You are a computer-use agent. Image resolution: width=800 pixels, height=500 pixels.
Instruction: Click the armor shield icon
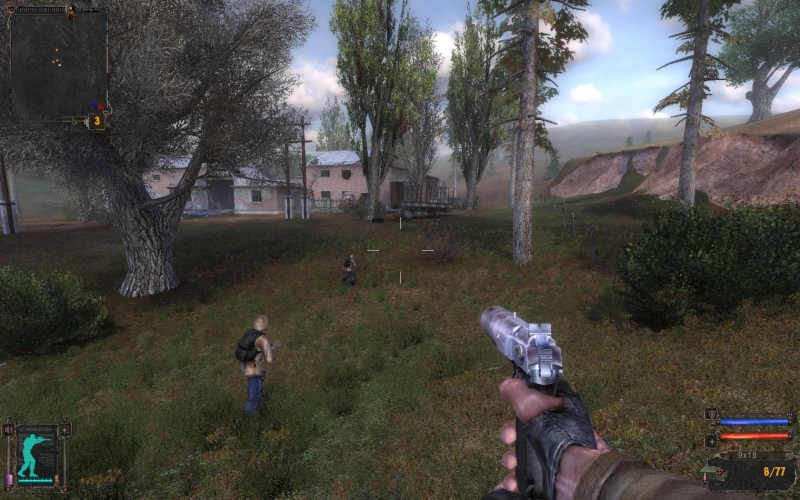tap(712, 415)
